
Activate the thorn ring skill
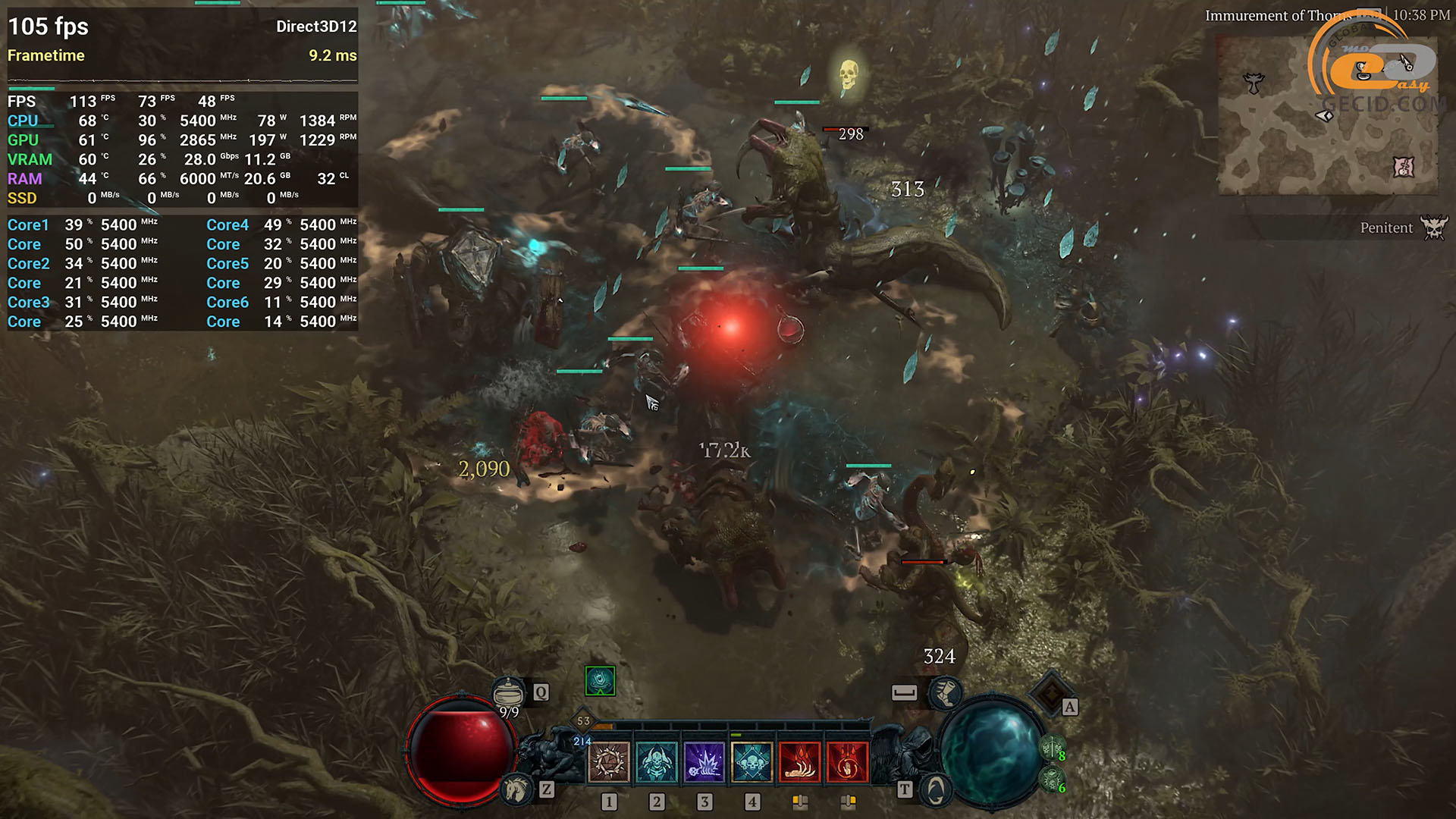(x=609, y=762)
